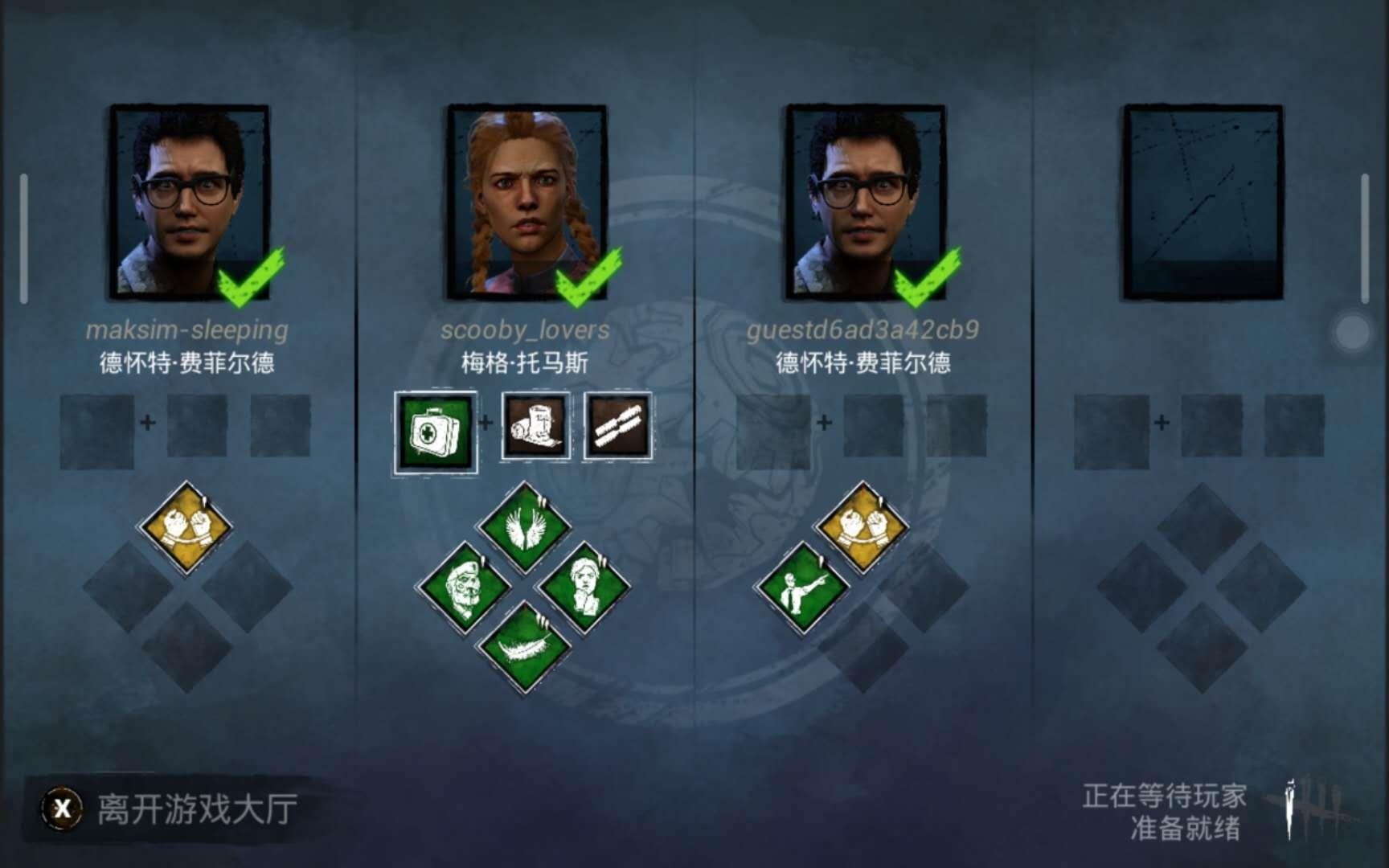The image size is (1389, 868).
Task: View the old man face perk
Action: point(464,588)
